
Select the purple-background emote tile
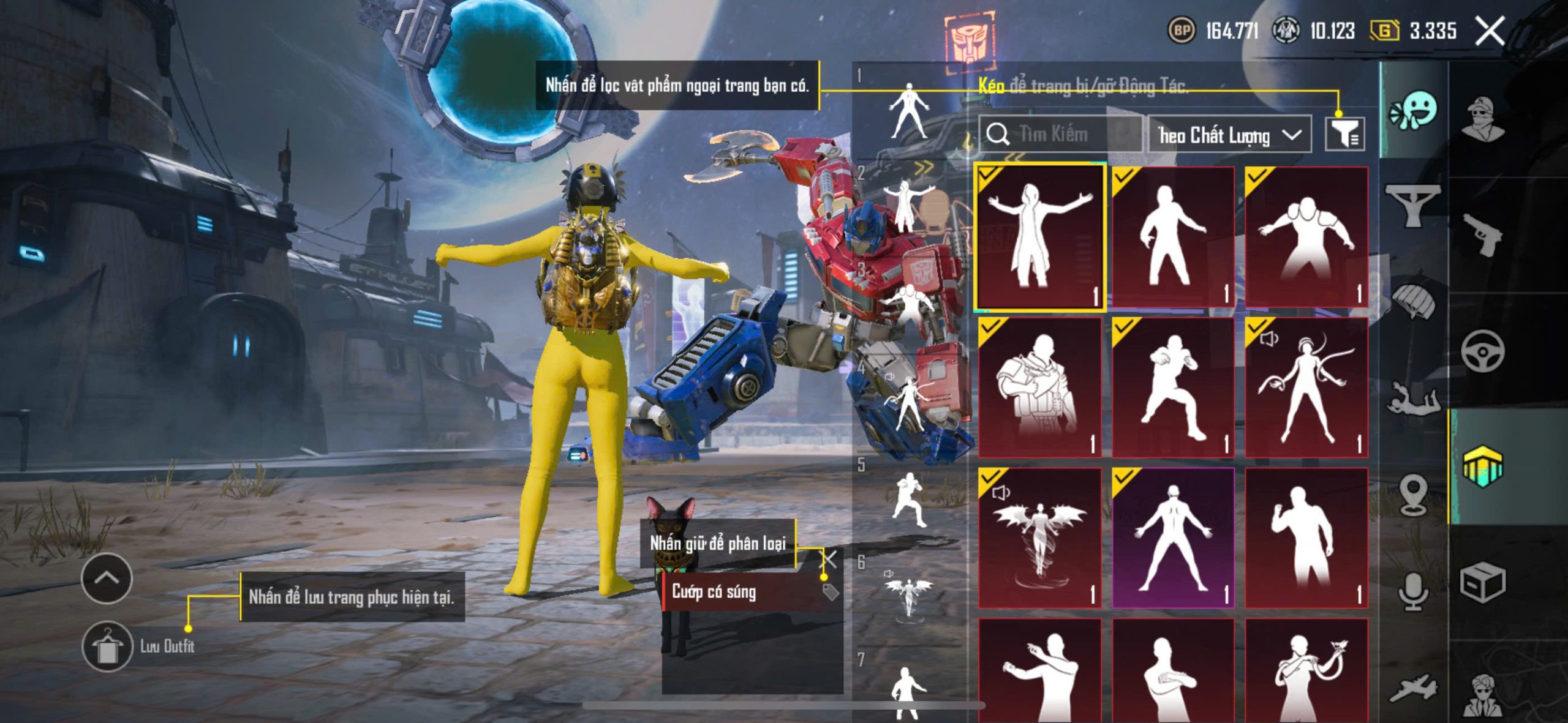[x=1172, y=538]
